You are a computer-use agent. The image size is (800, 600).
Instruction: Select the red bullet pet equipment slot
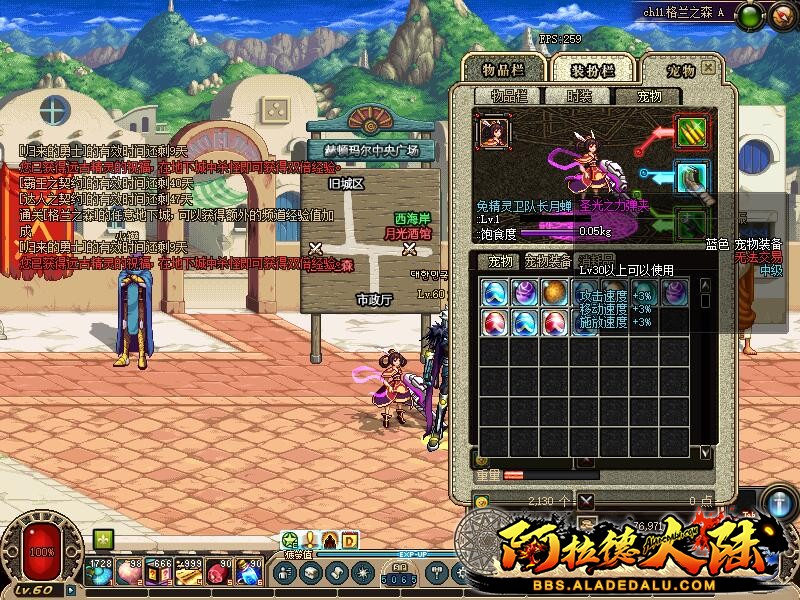click(692, 131)
